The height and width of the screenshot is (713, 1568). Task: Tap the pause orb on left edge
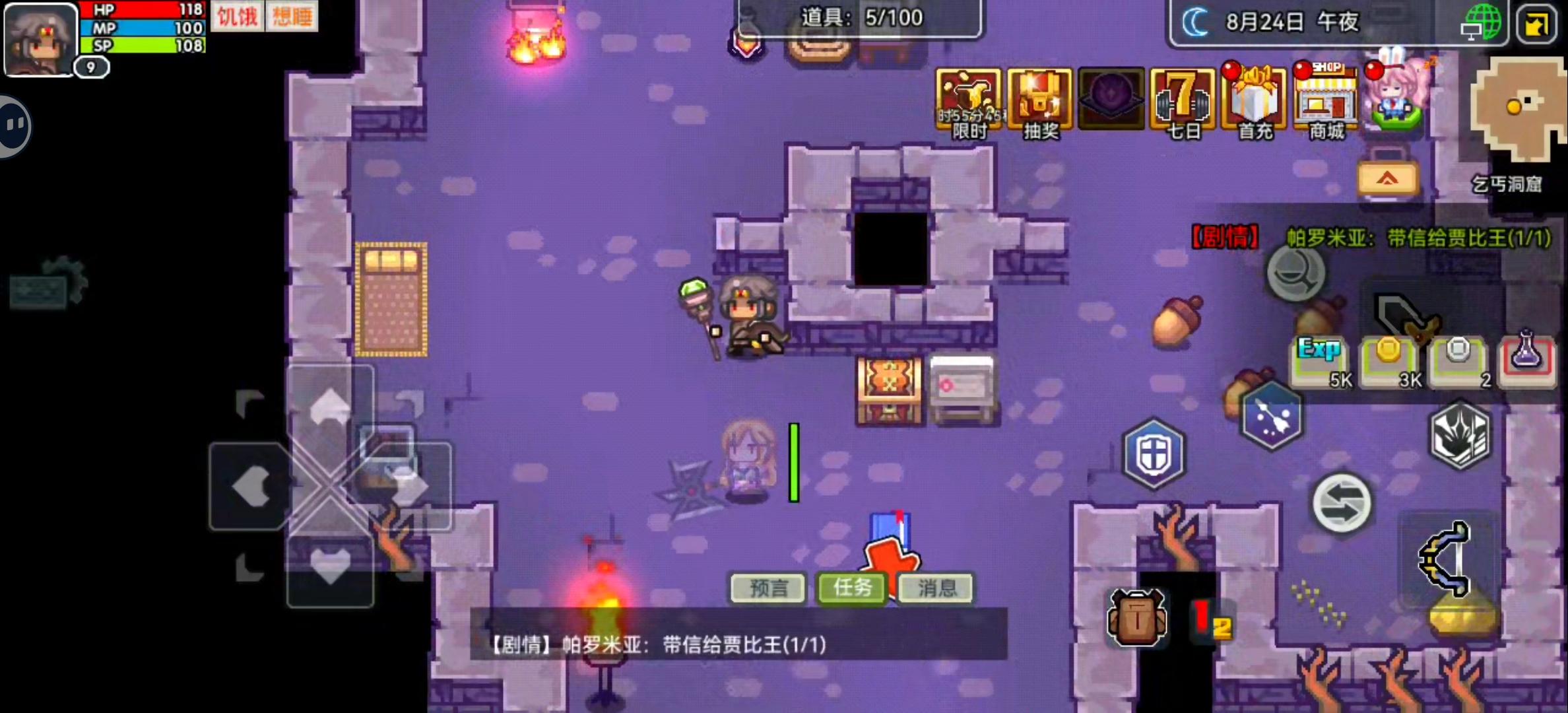(x=12, y=125)
